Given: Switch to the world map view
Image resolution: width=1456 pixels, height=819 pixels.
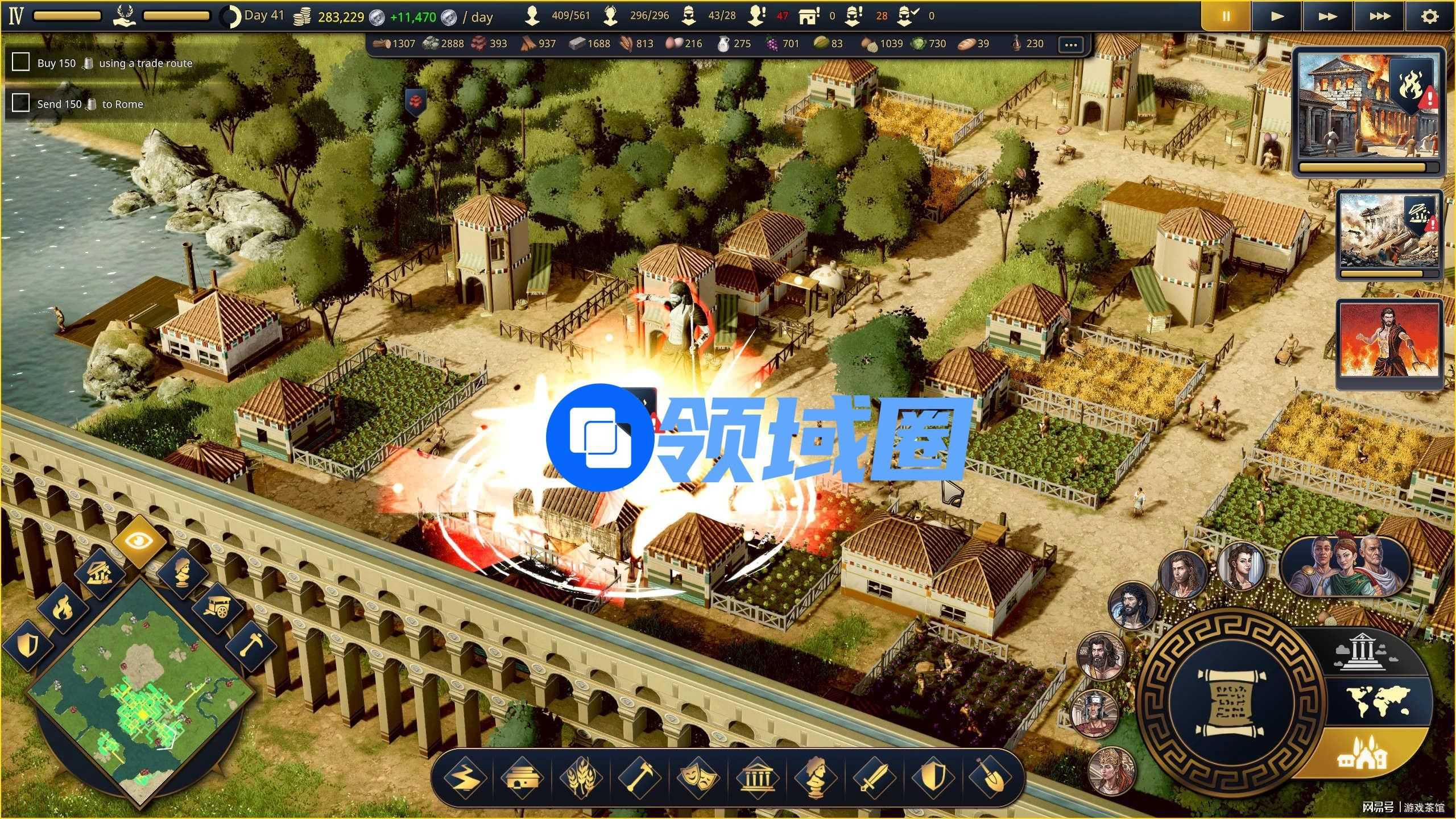Looking at the screenshot, I should coord(1379,702).
